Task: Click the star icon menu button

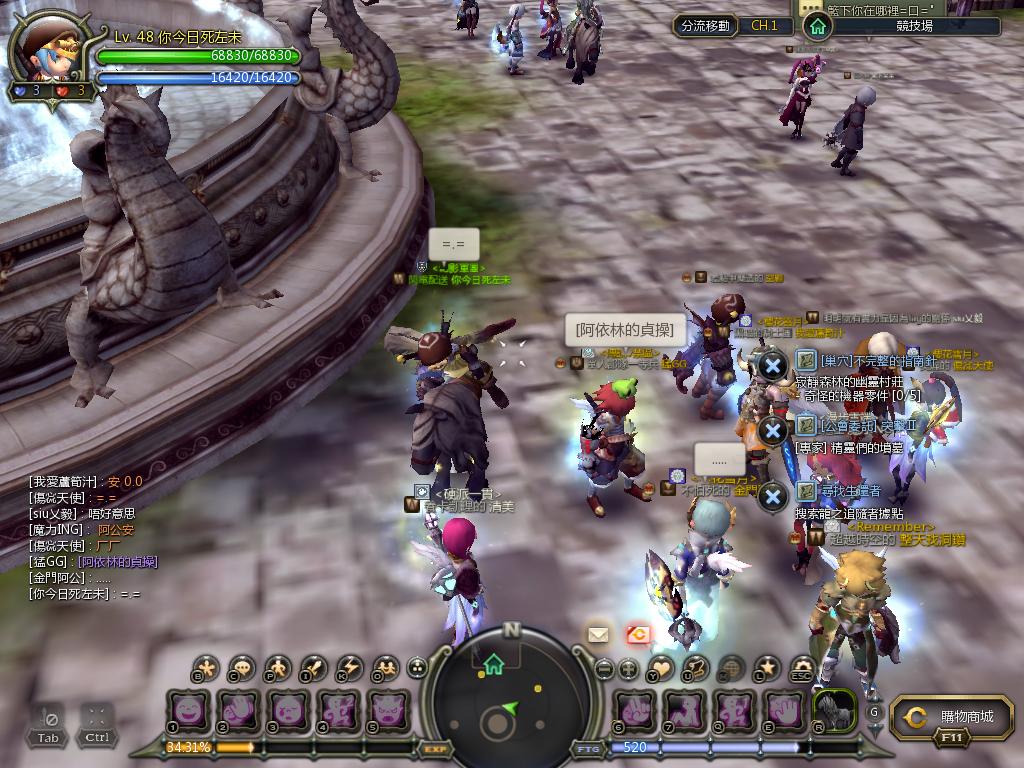Action: point(766,668)
